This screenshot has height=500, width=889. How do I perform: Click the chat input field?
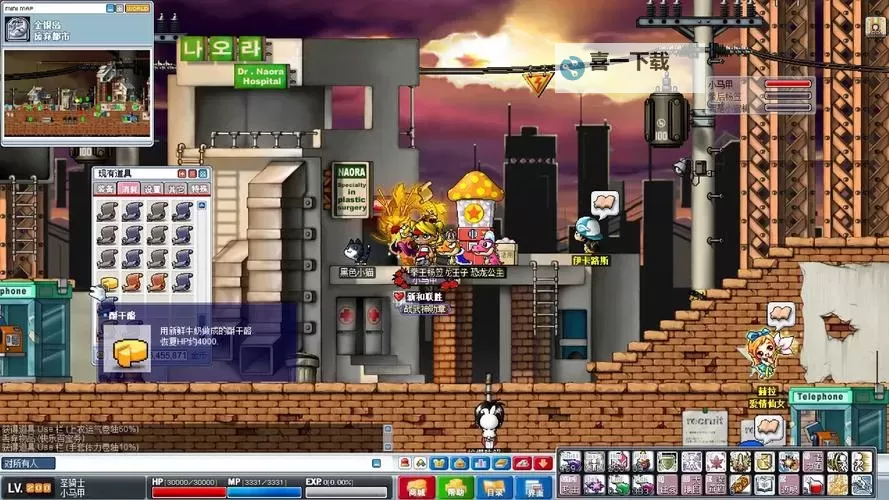pyautogui.click(x=200, y=463)
